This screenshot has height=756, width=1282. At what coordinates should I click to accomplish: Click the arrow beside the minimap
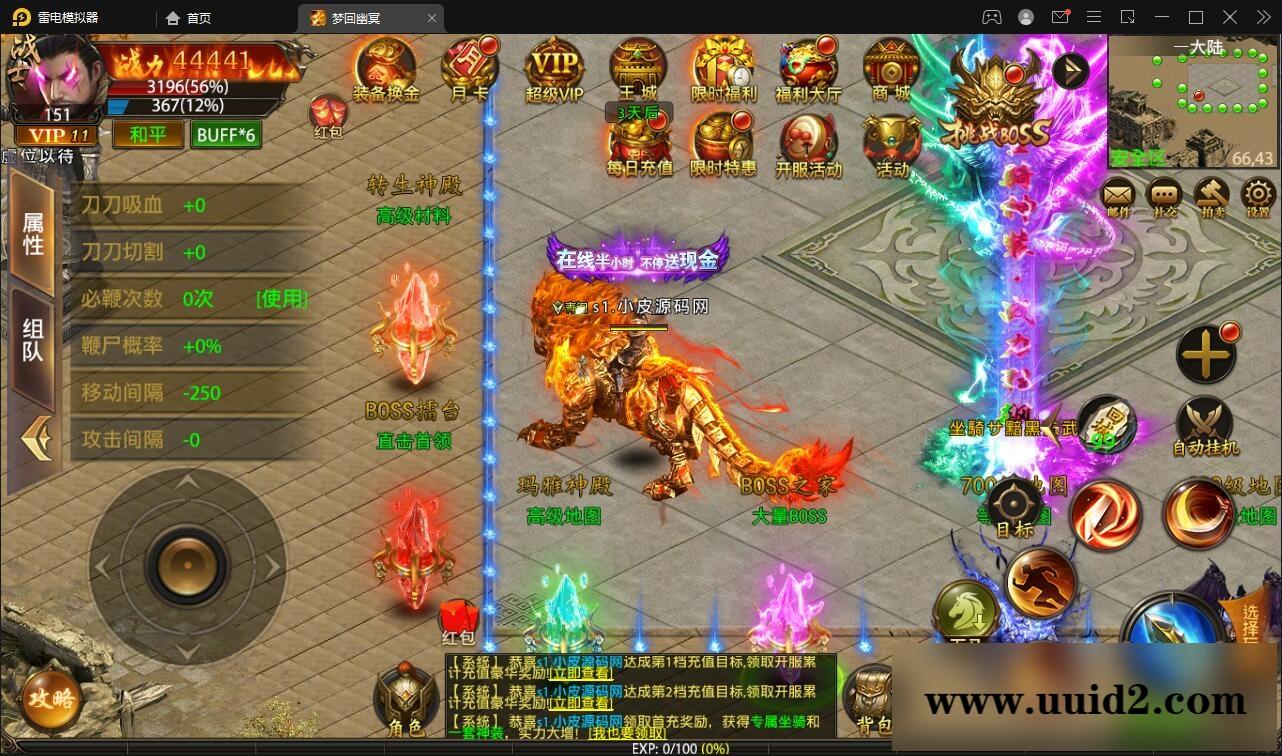[1069, 70]
